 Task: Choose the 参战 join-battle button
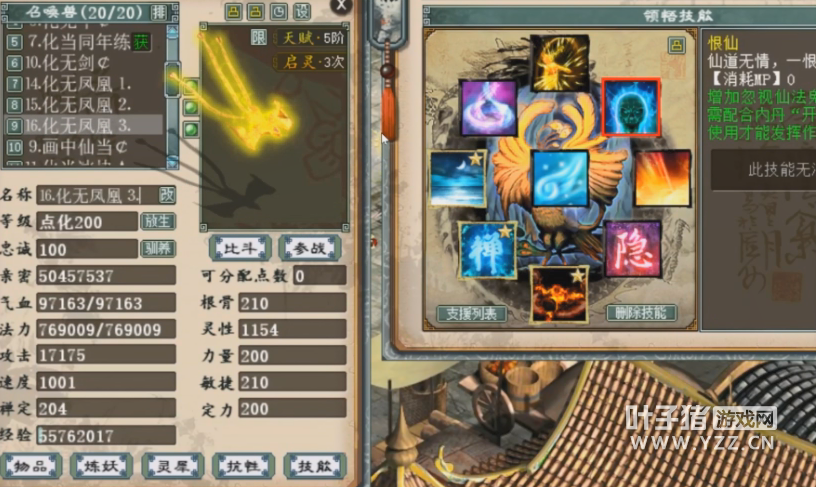click(x=310, y=247)
